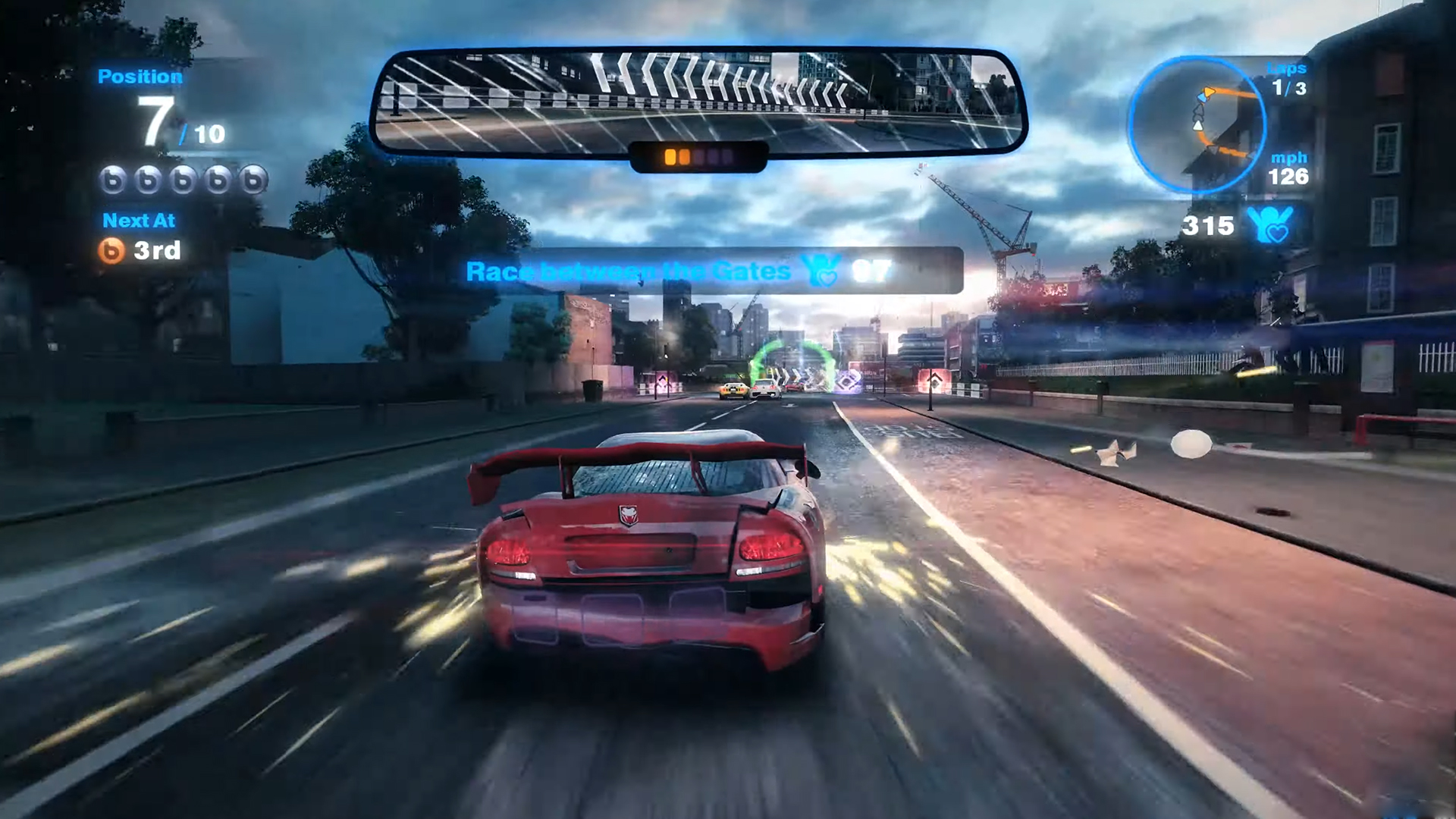This screenshot has height=819, width=1456.
Task: Click the orange Next At medal icon
Action: 111,250
